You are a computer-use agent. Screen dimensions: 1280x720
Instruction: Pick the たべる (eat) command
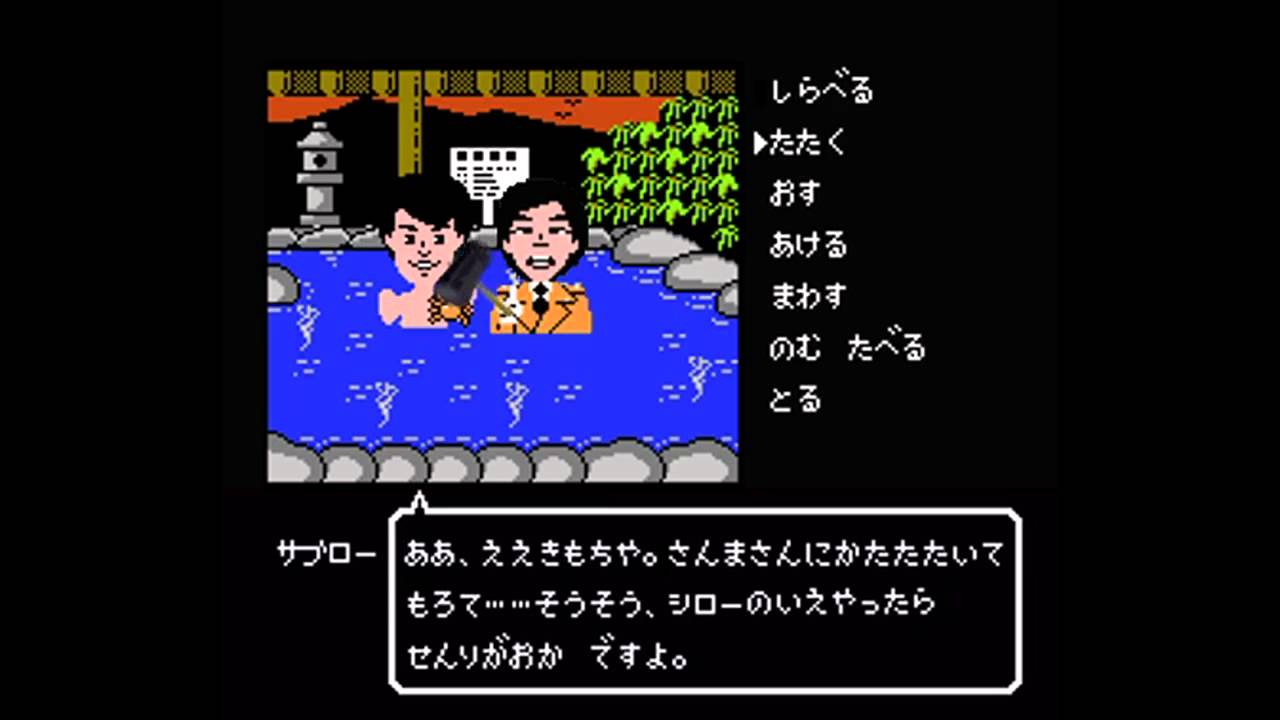coord(889,348)
